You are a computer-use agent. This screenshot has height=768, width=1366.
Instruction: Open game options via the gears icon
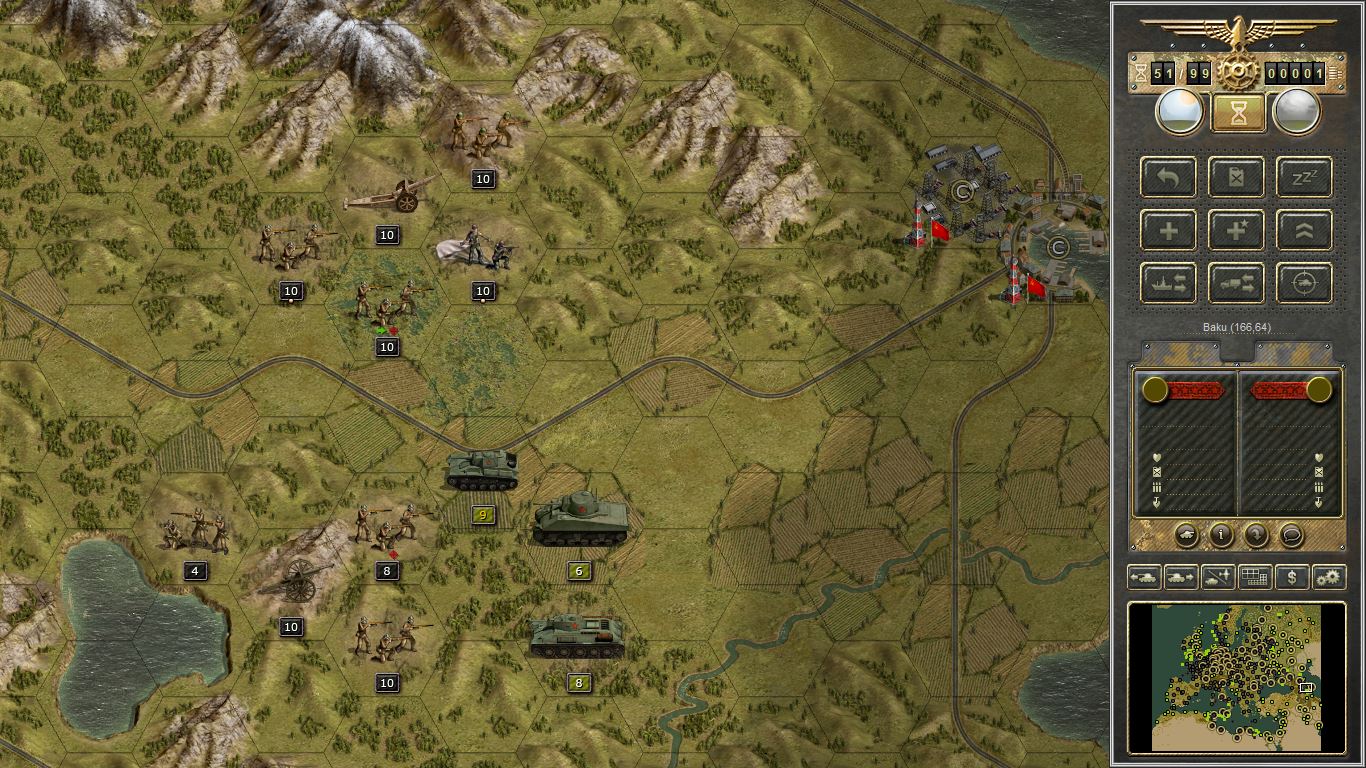point(1330,577)
